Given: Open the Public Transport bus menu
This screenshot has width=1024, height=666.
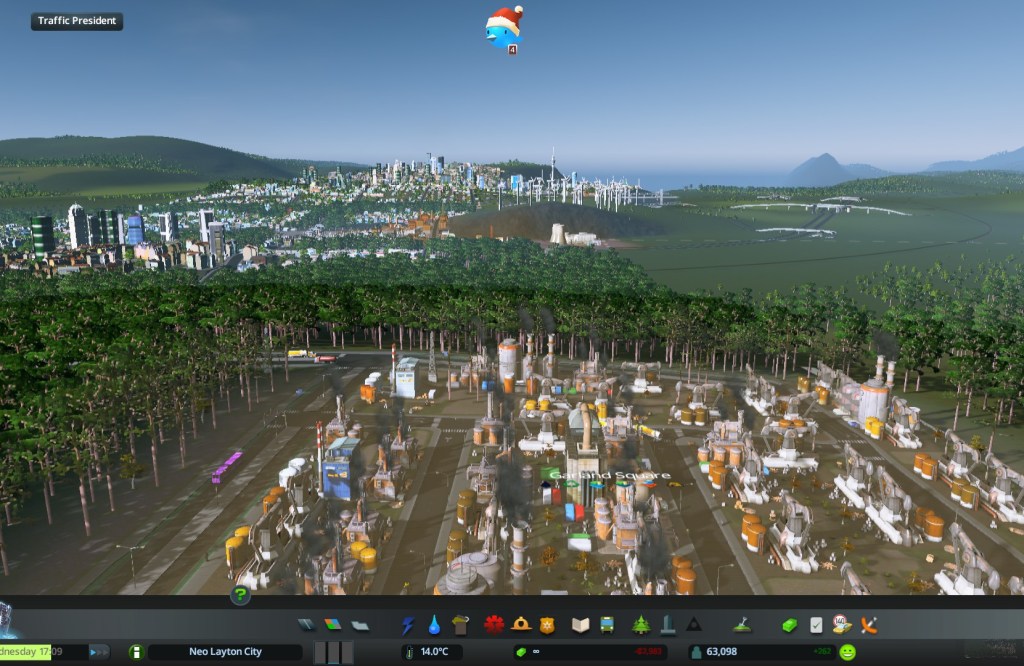Looking at the screenshot, I should pyautogui.click(x=606, y=625).
